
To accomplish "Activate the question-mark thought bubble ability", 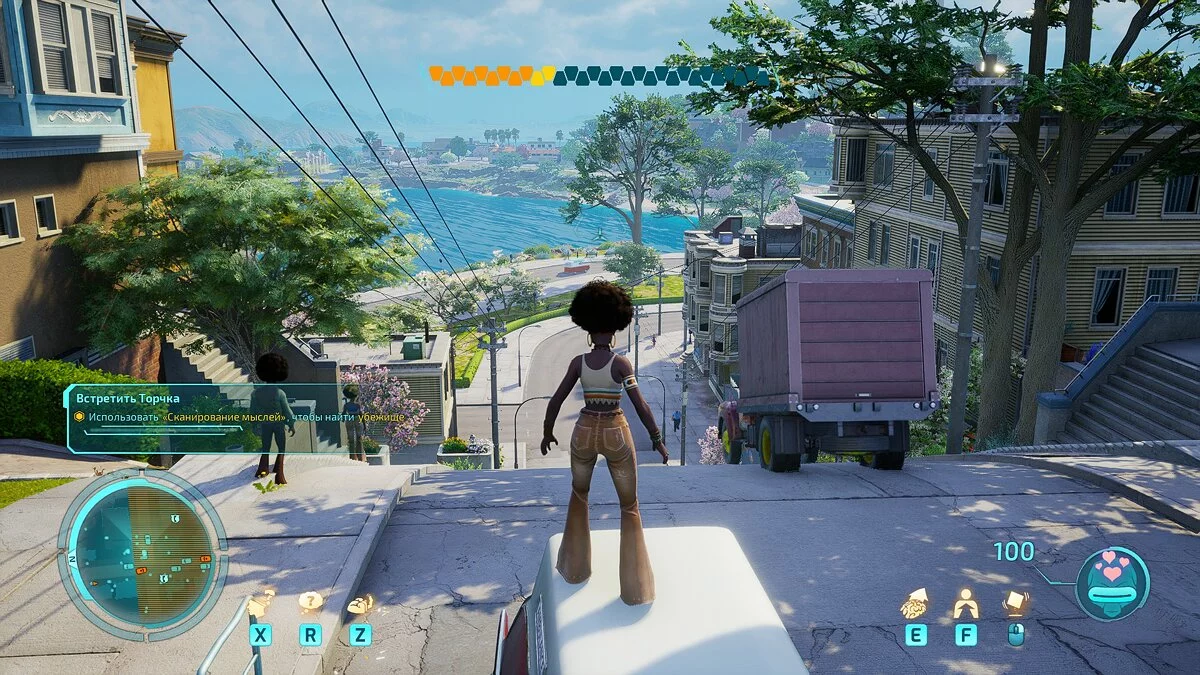I will pyautogui.click(x=311, y=602).
